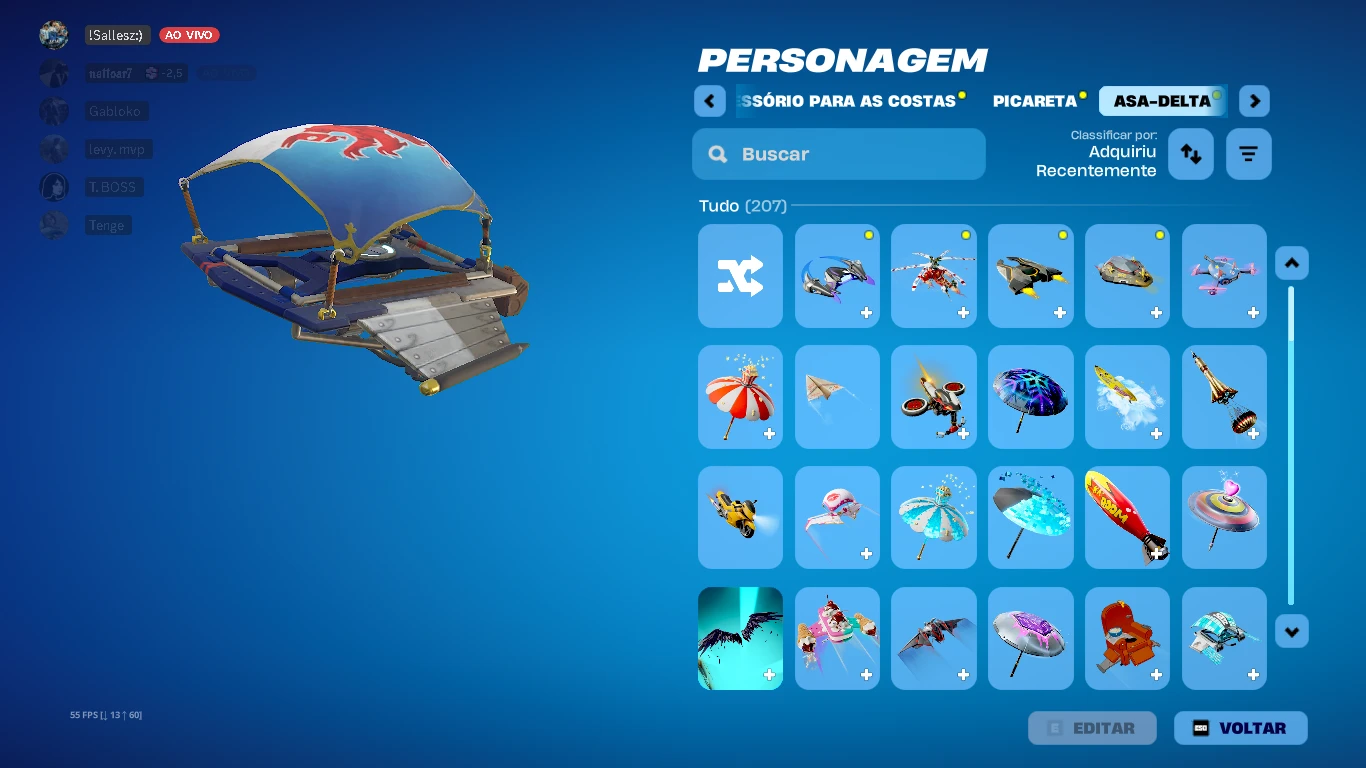Open the Picareta tab

(x=1035, y=101)
